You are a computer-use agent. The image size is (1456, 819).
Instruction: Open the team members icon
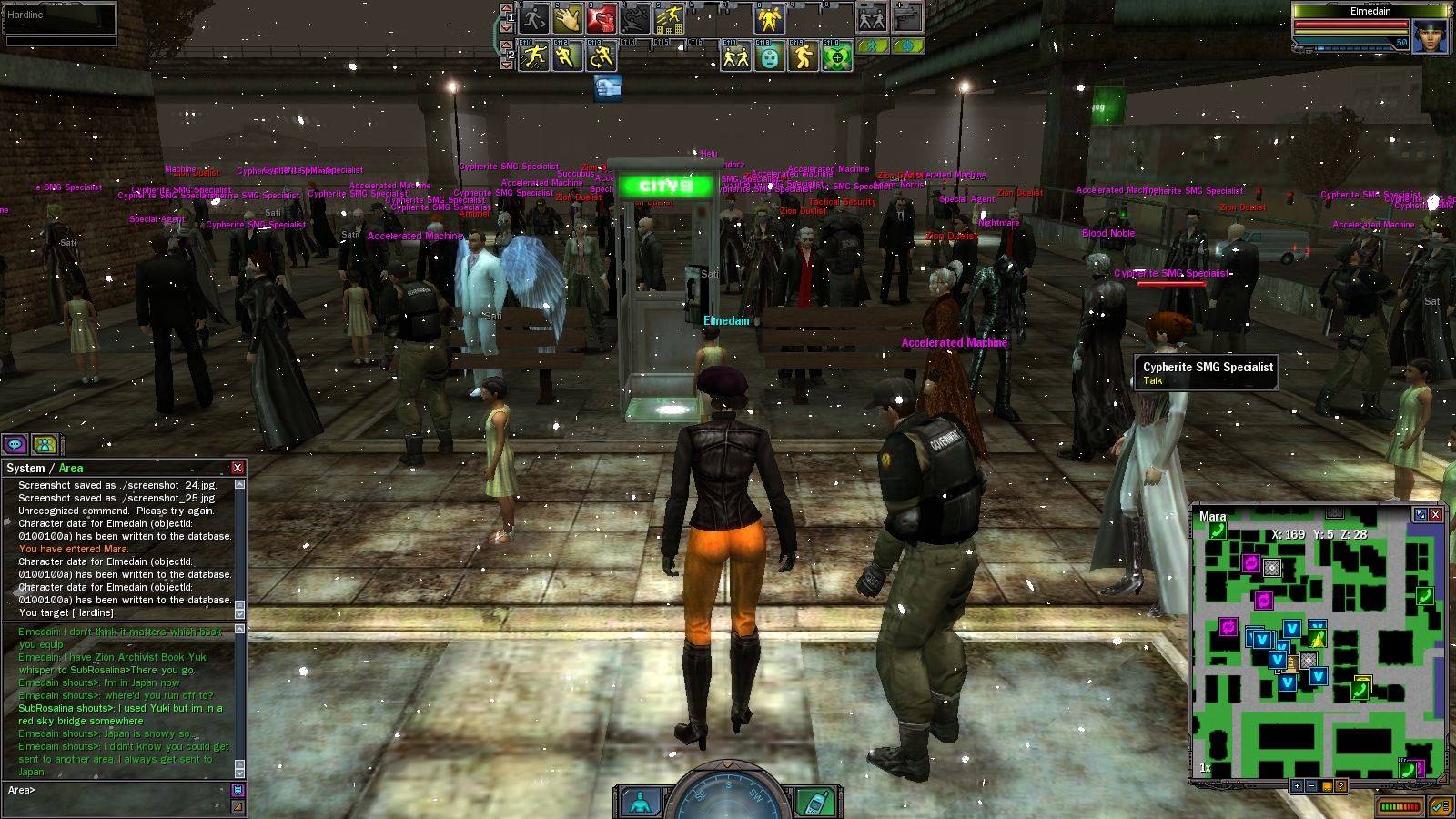[45, 444]
